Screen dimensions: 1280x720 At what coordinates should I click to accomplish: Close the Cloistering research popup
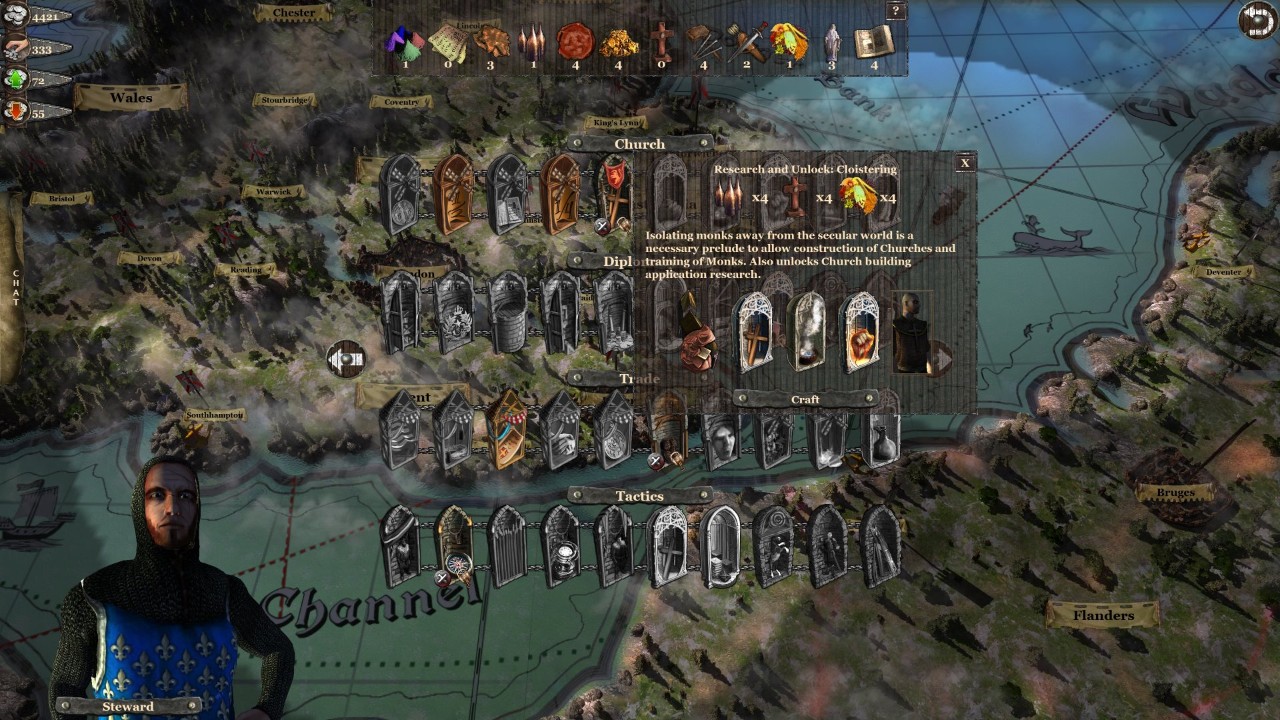[x=965, y=163]
